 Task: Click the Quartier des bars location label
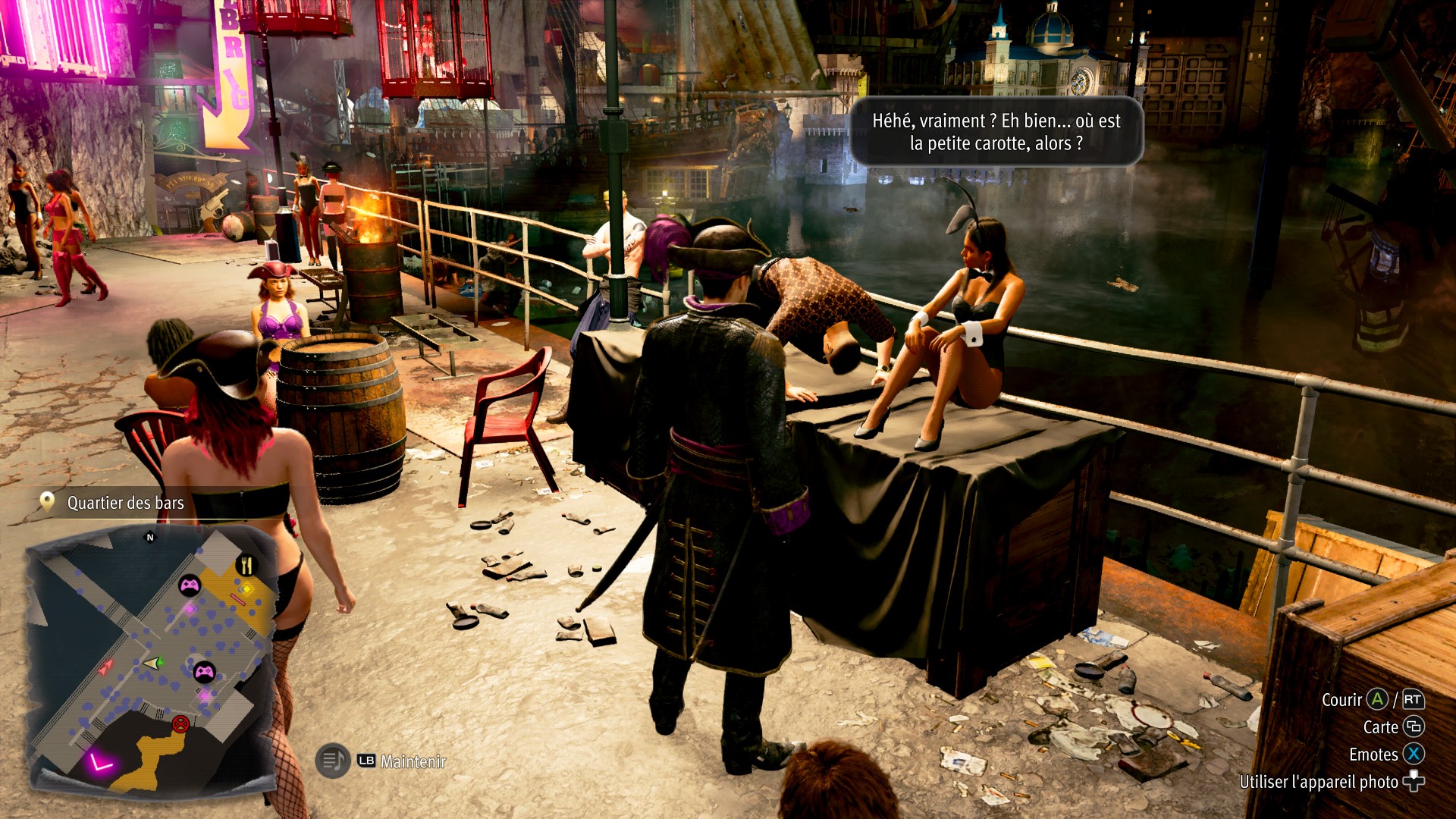tap(125, 503)
